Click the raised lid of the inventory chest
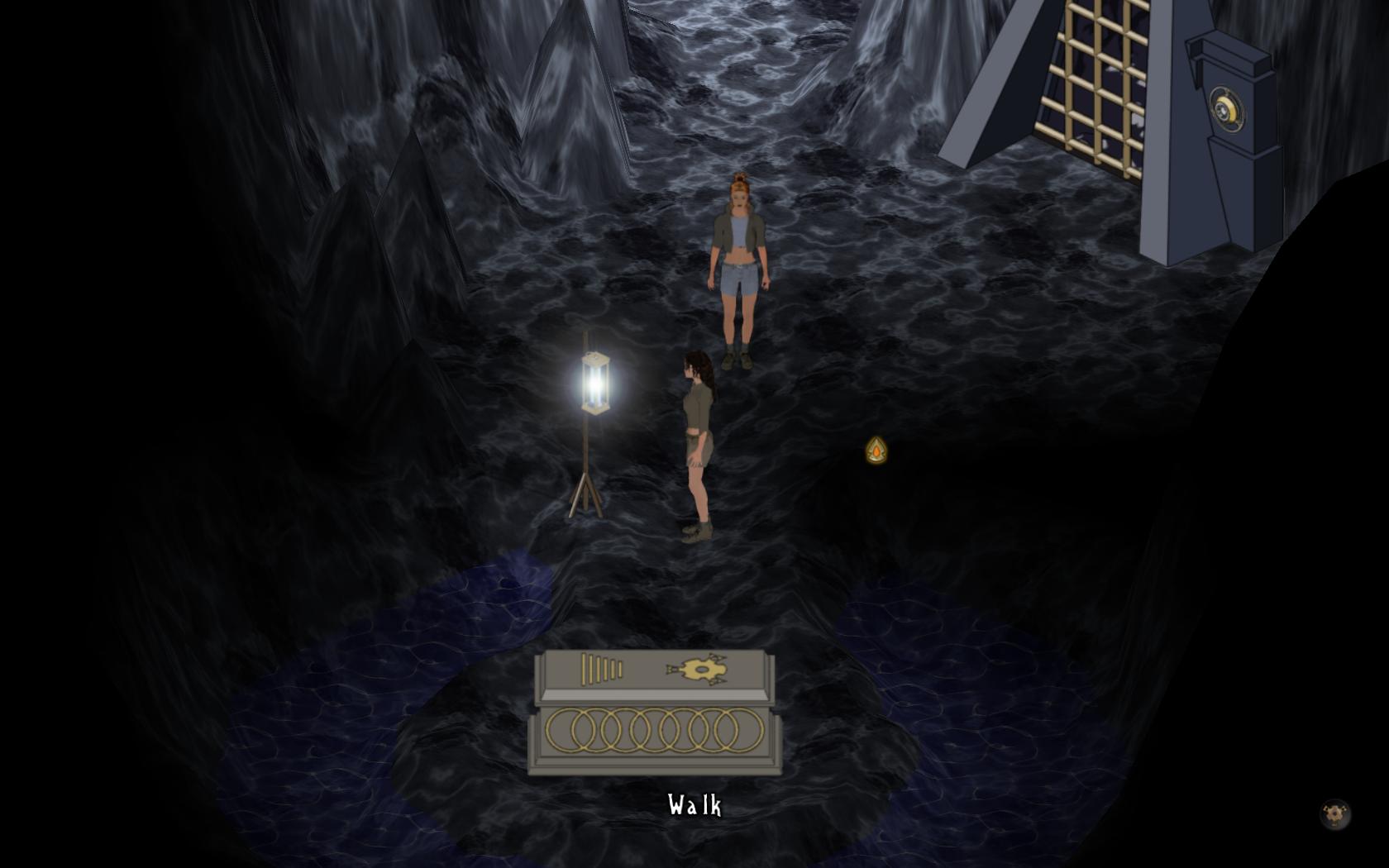The image size is (1389, 868). point(653,670)
